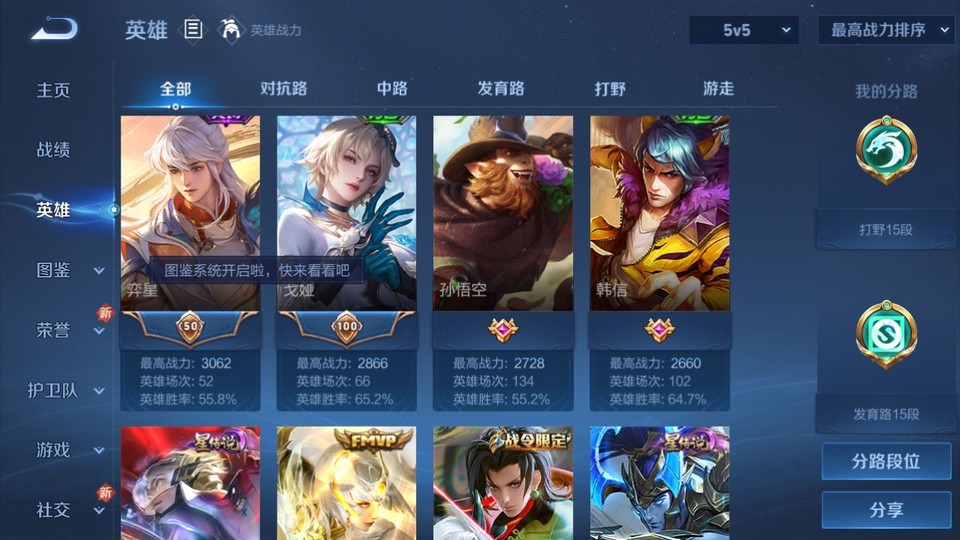Switch to the 游走 roaming tab

tap(718, 88)
